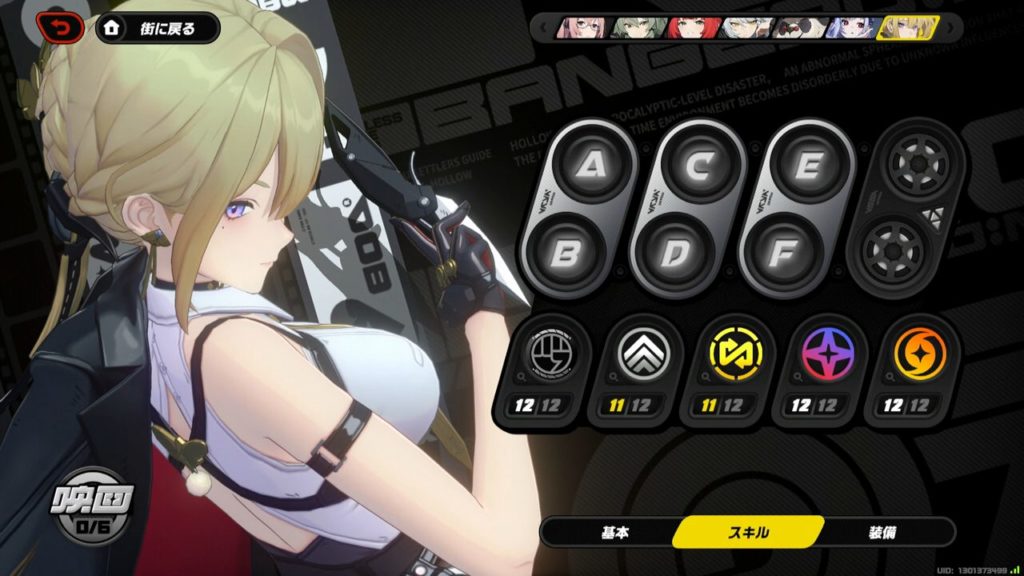Open core skill node A
Viewport: 1024px width, 576px height.
(586, 164)
